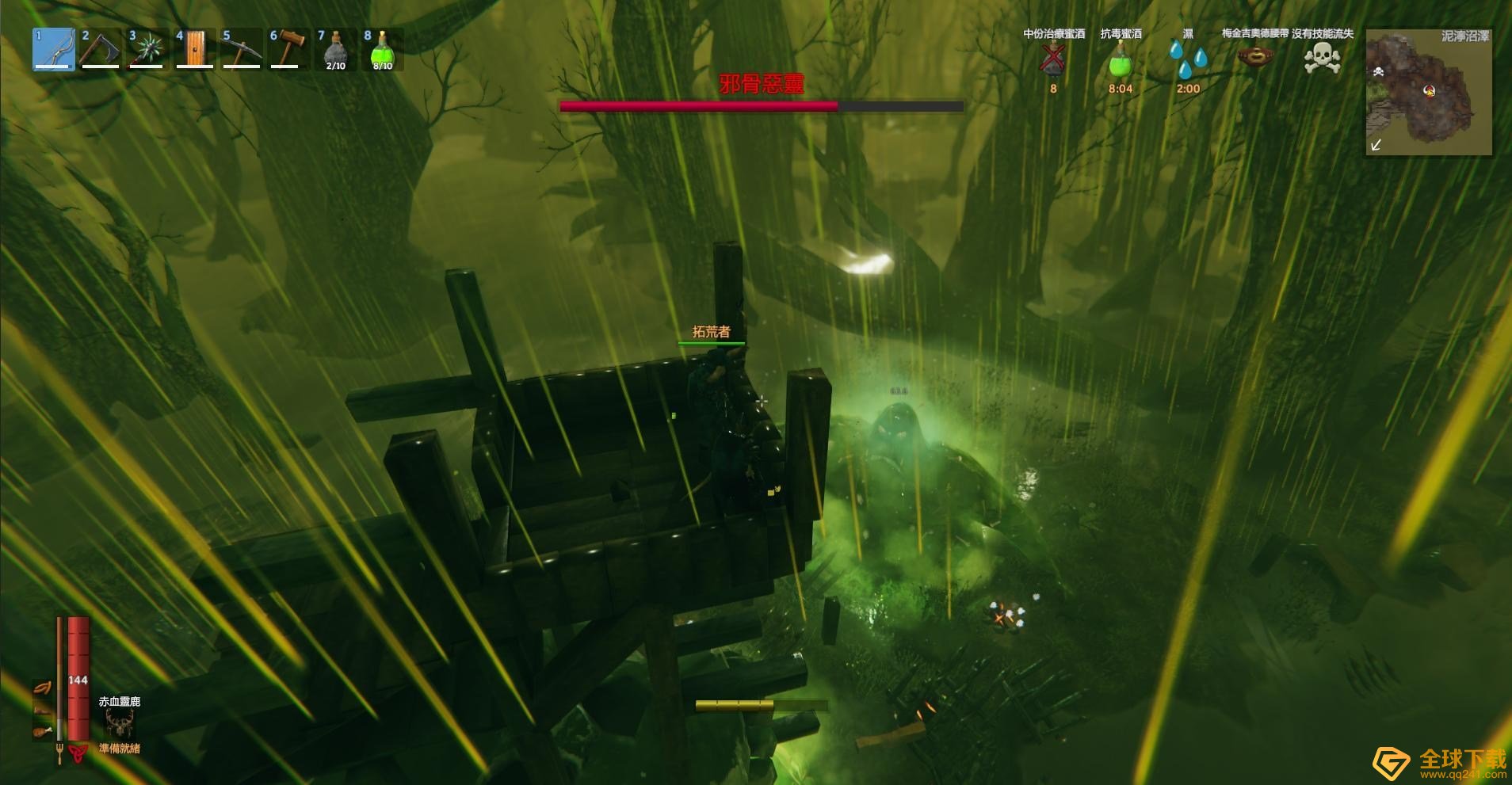
Task: Open the swamp minimap
Action: [1429, 92]
